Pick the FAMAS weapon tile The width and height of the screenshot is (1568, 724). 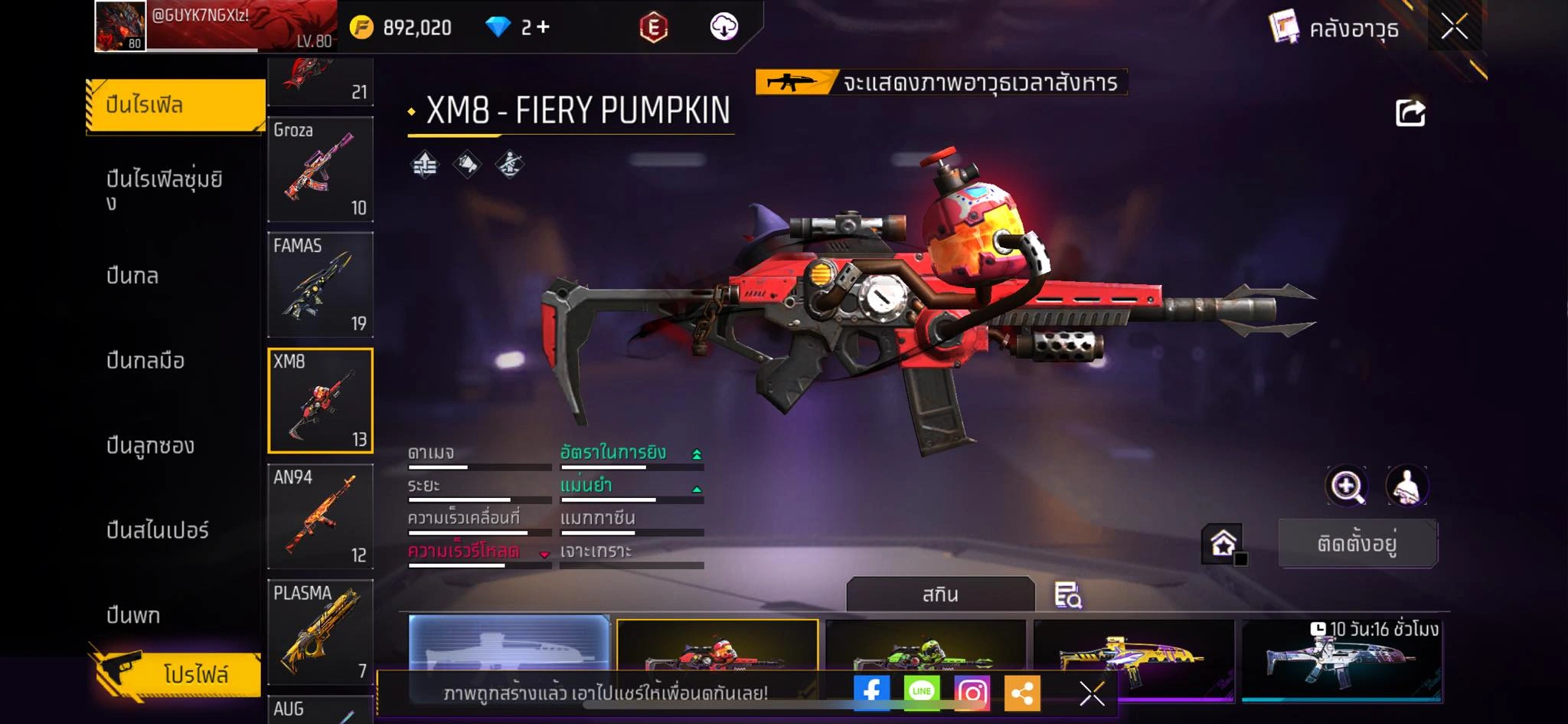[x=320, y=285]
